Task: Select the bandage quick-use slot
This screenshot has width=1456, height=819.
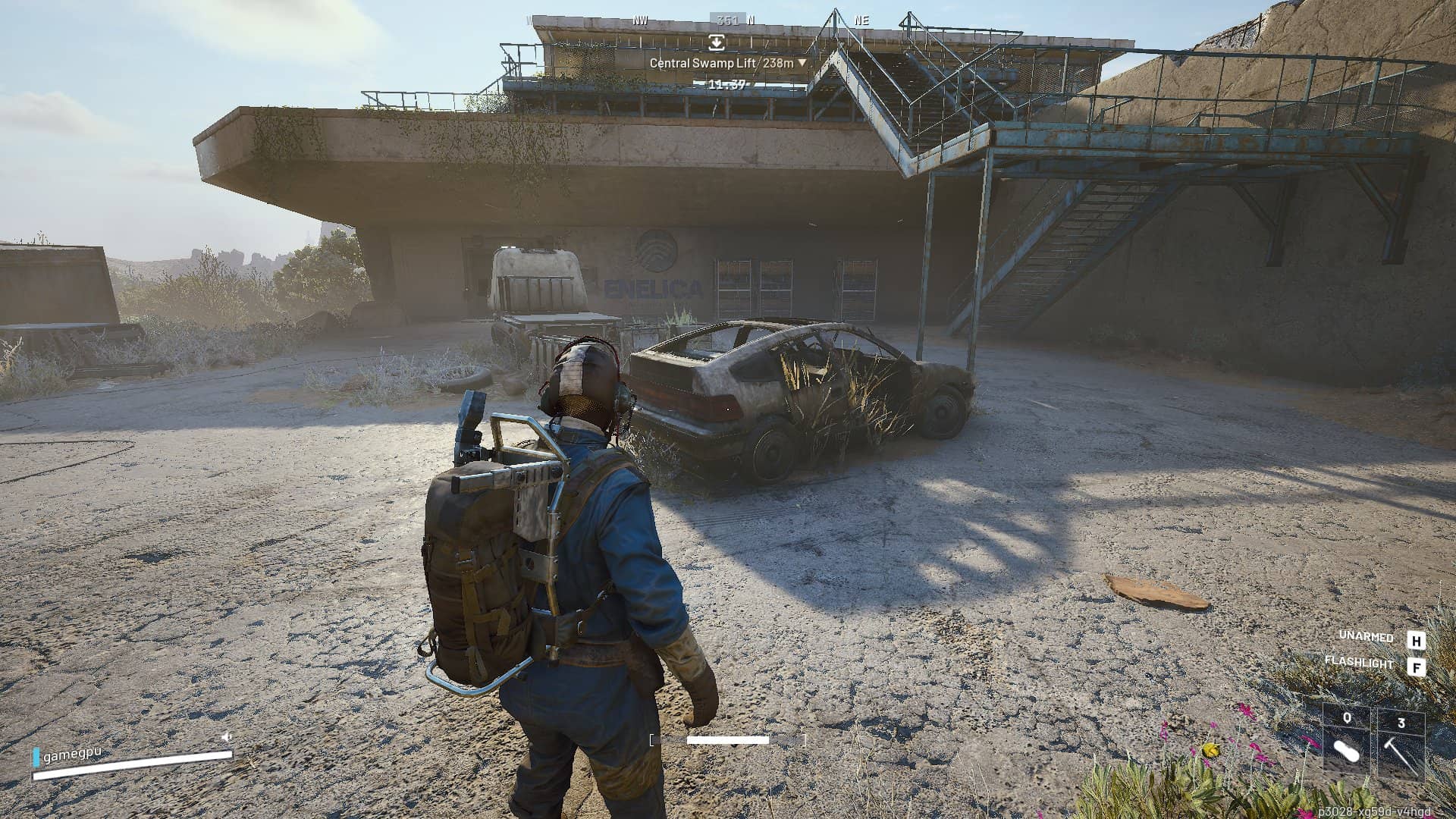Action: [x=1347, y=739]
